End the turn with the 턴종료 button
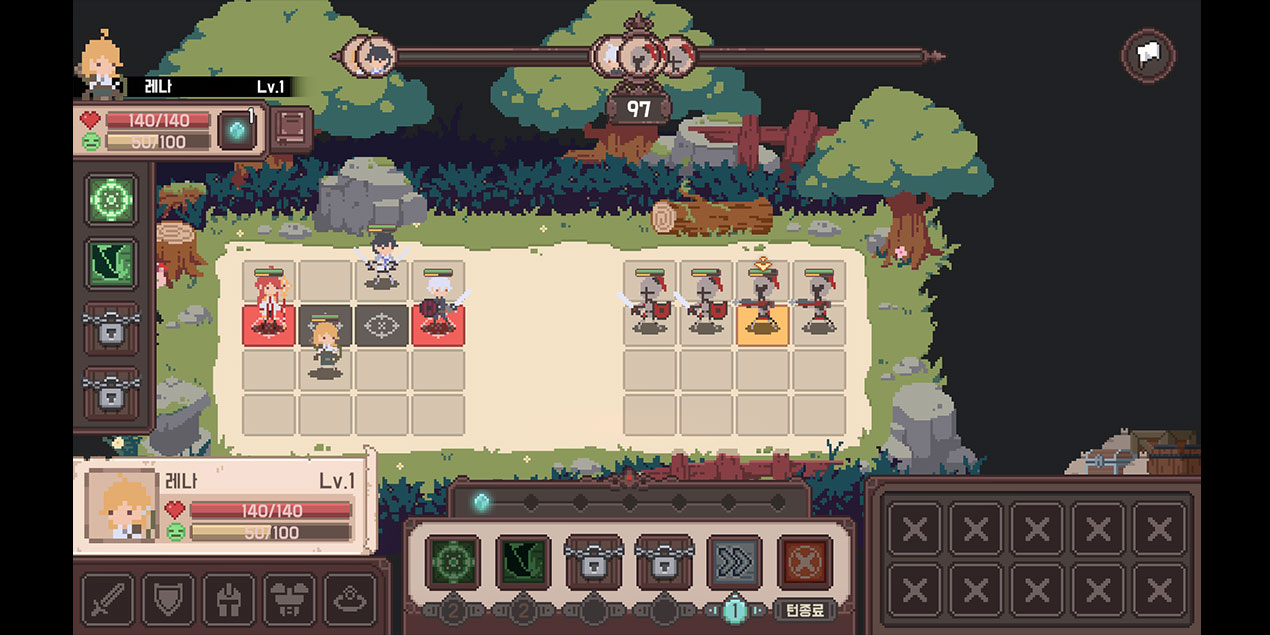 point(804,610)
